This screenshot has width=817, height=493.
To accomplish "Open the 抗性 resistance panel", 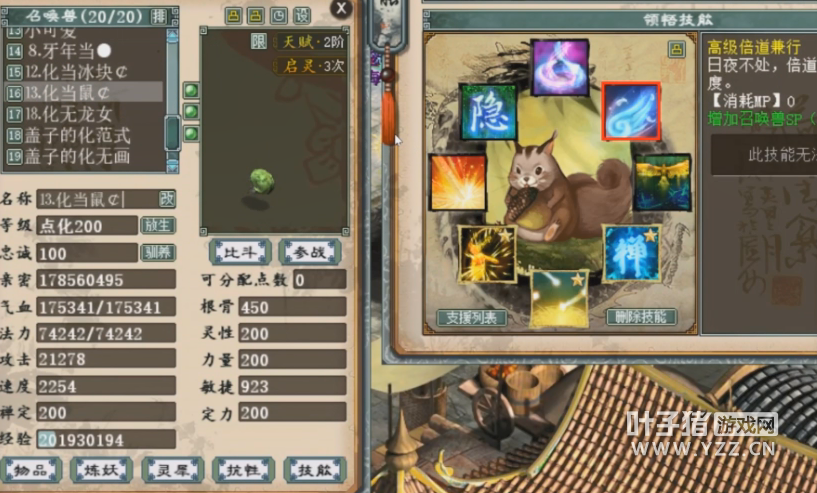I will (244, 468).
